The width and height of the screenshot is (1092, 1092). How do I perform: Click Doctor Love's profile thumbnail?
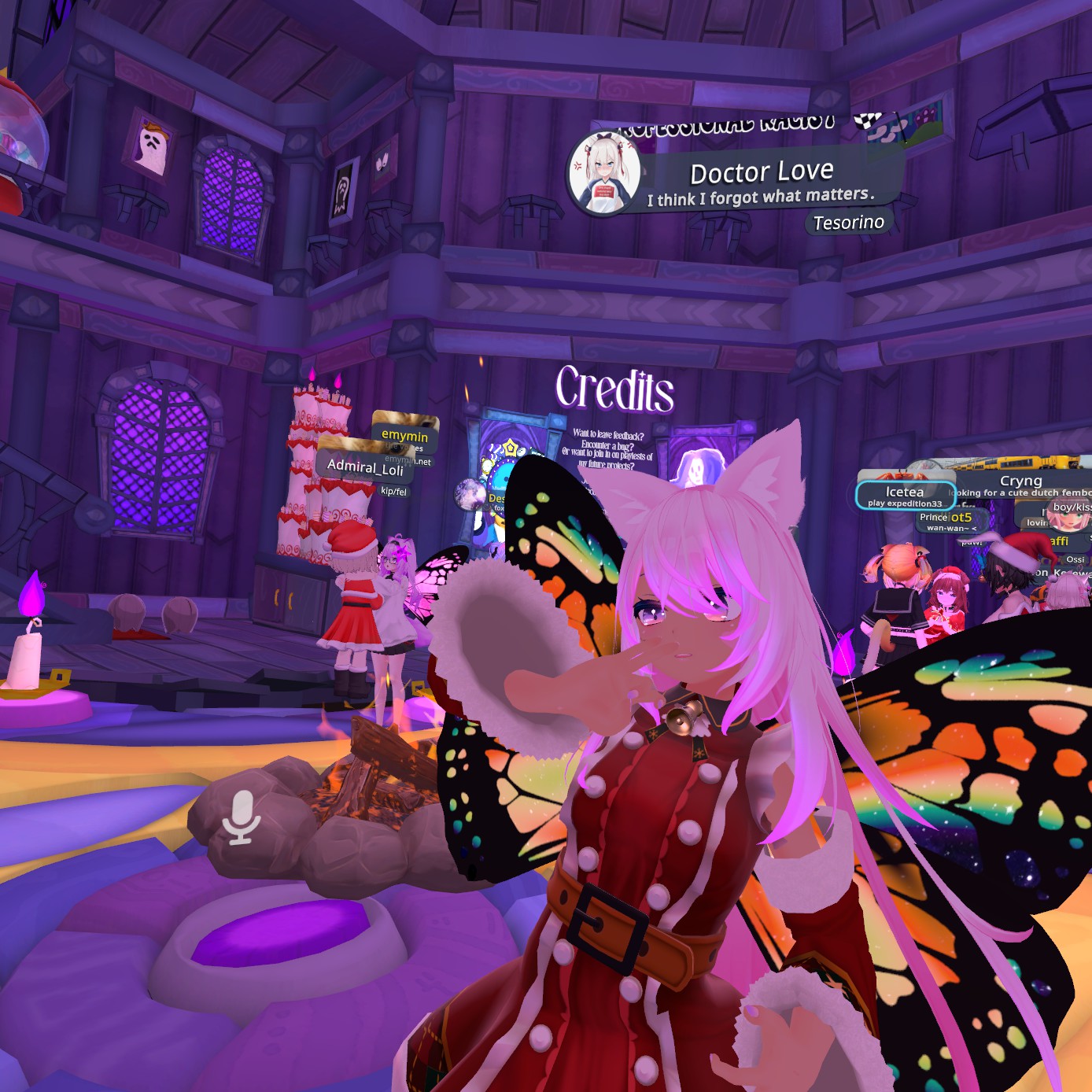pyautogui.click(x=604, y=173)
